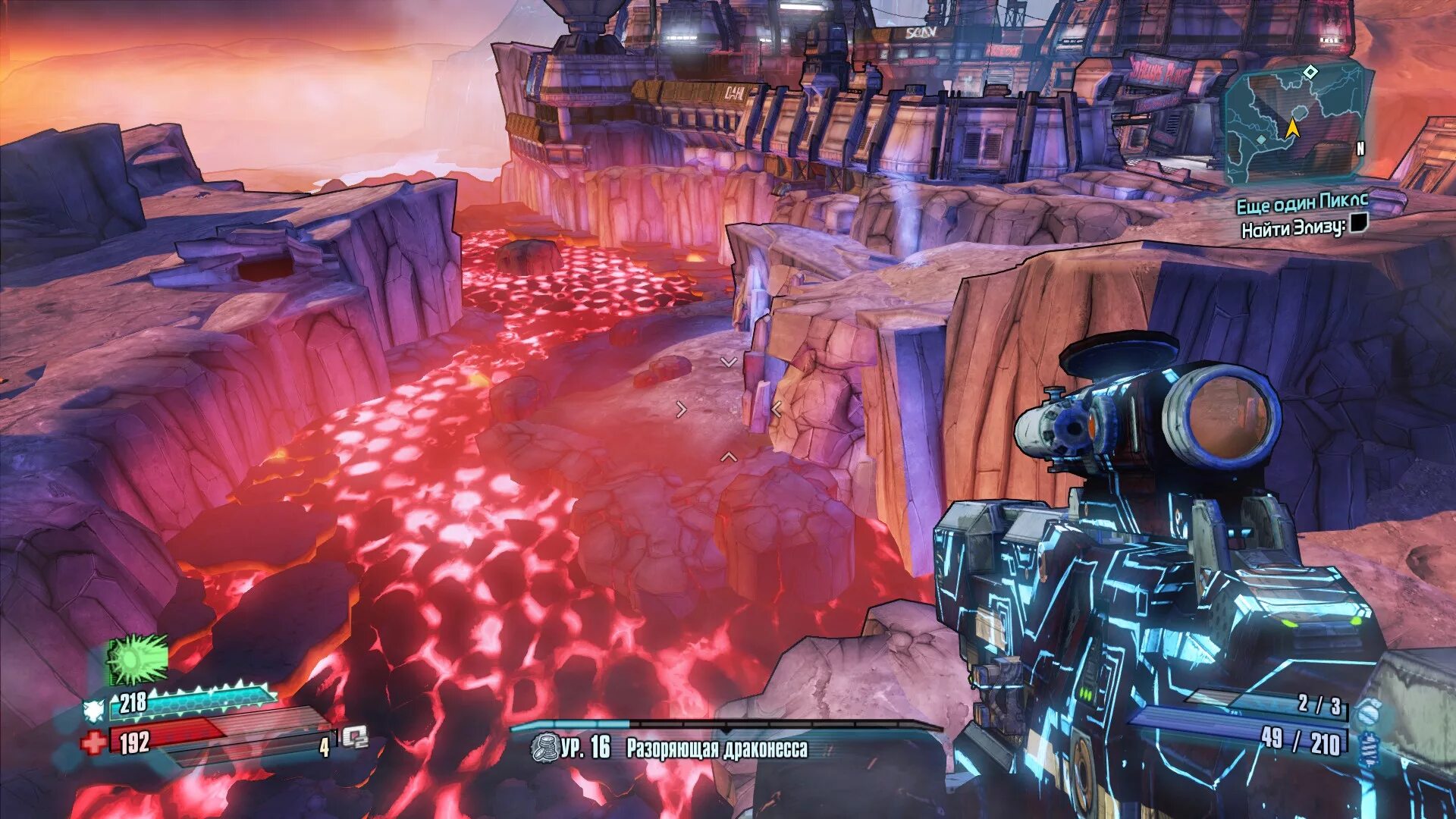Select the diamond waypoint marker on the minimap

pyautogui.click(x=1310, y=72)
